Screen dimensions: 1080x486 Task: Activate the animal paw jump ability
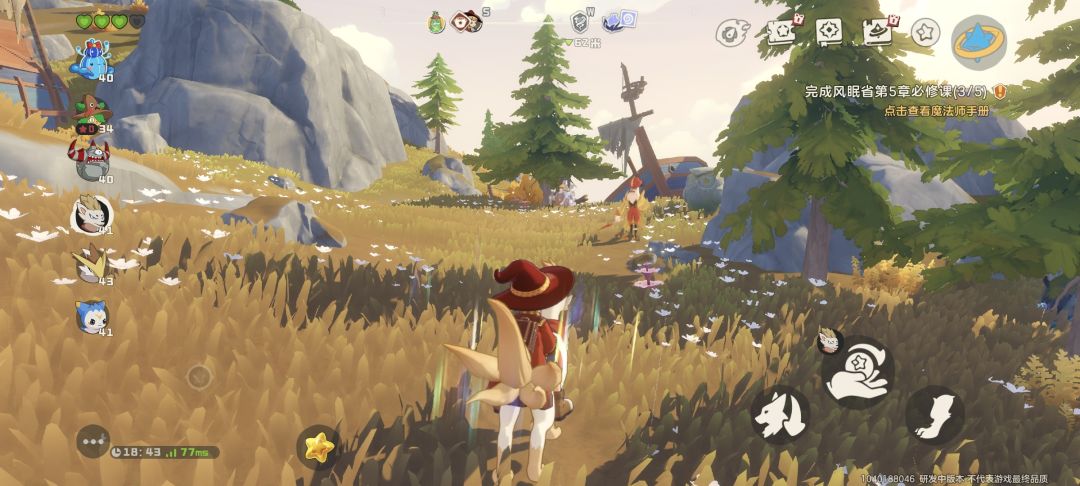pos(935,414)
